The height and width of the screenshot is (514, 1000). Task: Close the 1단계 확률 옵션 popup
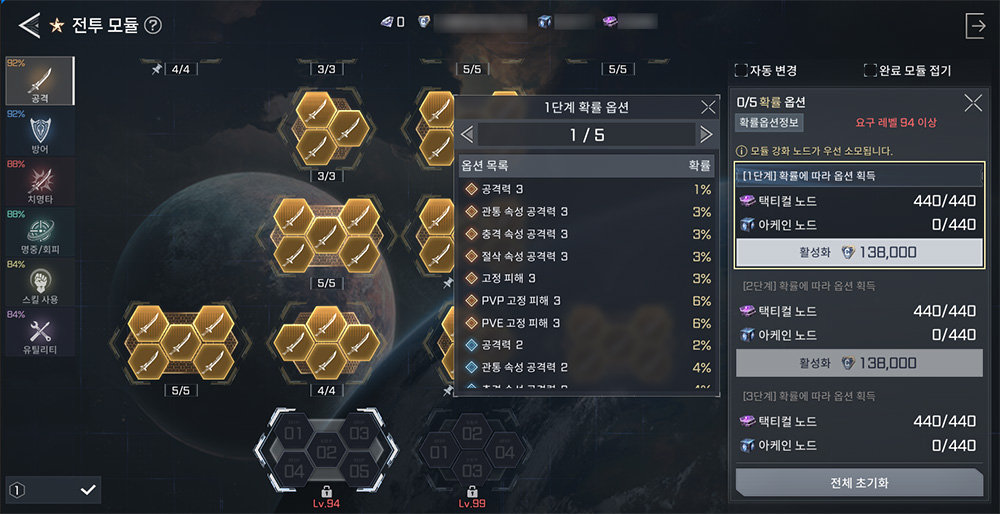pyautogui.click(x=708, y=107)
